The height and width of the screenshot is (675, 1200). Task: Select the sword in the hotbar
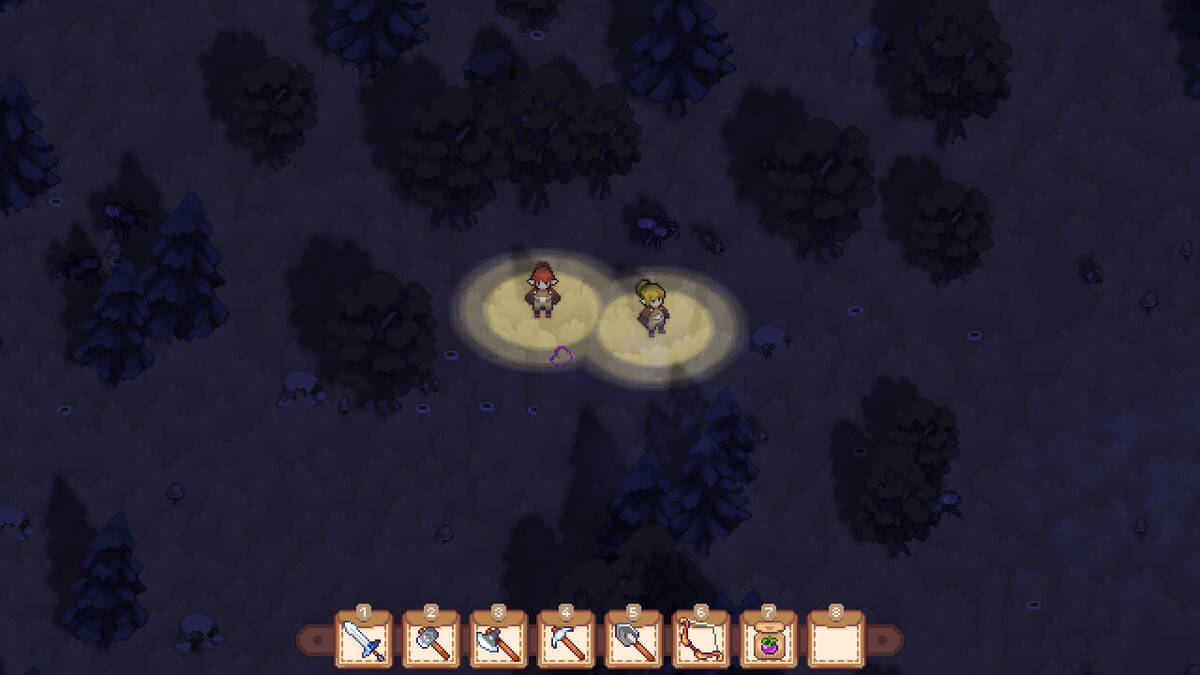(x=363, y=641)
